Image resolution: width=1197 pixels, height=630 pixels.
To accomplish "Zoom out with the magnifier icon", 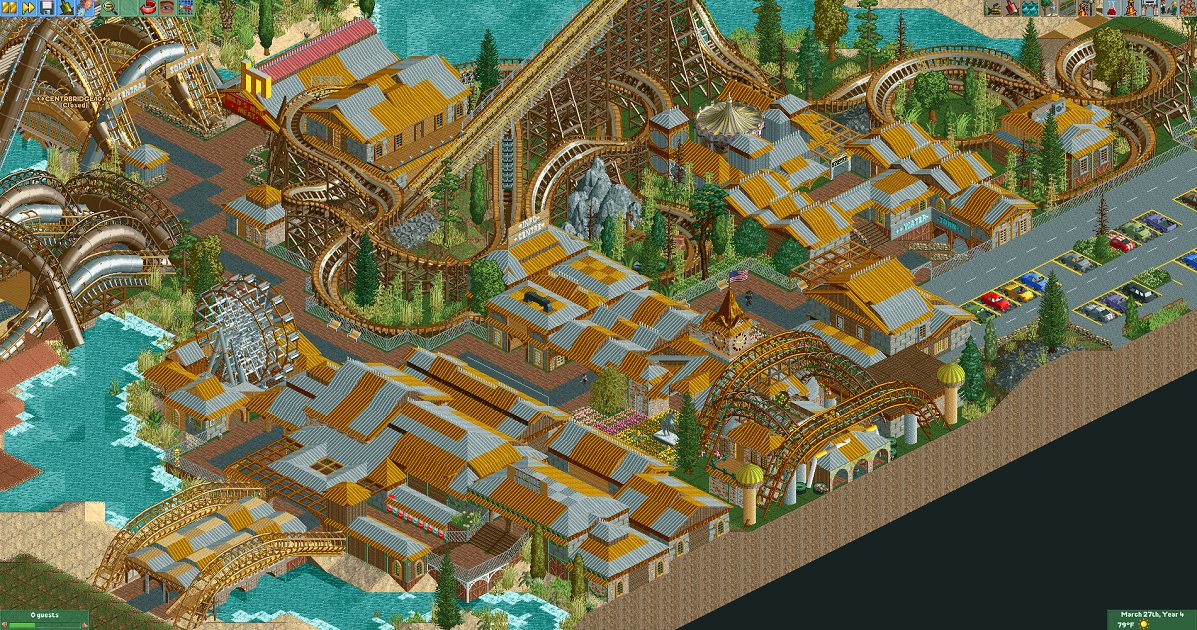I will [109, 8].
